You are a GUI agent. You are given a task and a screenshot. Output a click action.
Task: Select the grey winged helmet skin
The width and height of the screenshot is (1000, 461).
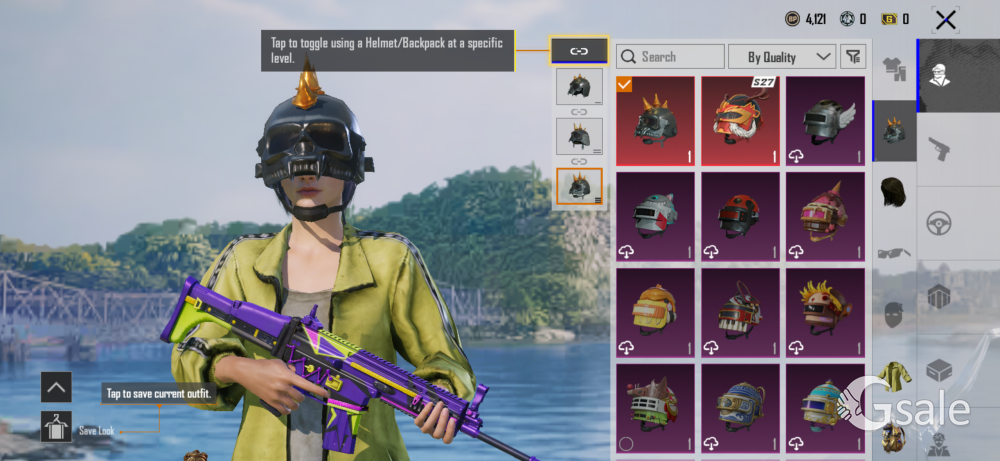point(825,121)
